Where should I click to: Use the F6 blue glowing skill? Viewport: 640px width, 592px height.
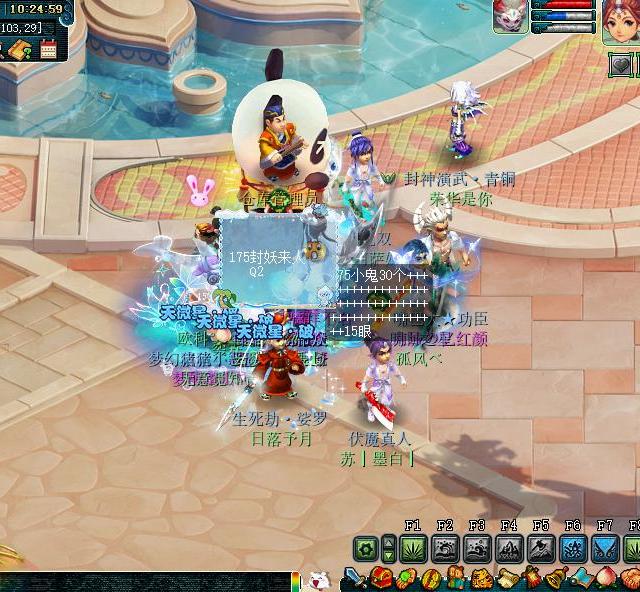point(573,549)
